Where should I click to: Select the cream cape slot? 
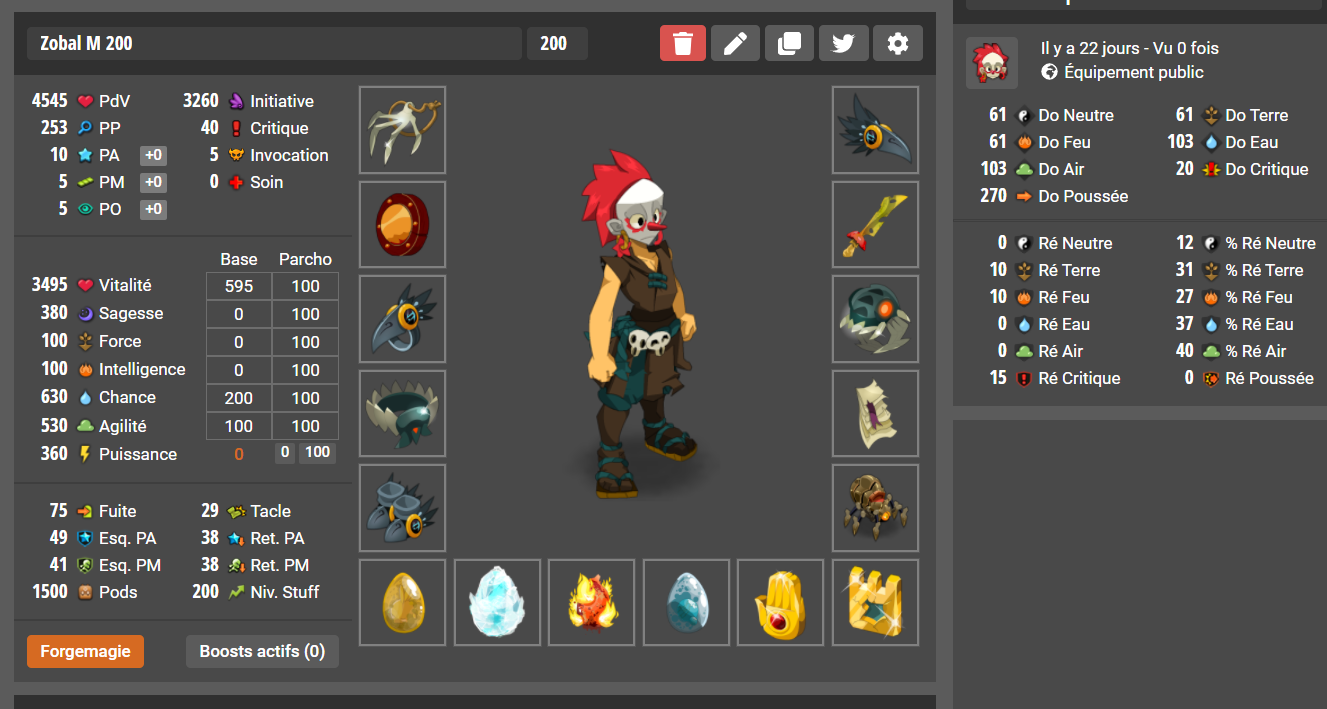[x=875, y=414]
